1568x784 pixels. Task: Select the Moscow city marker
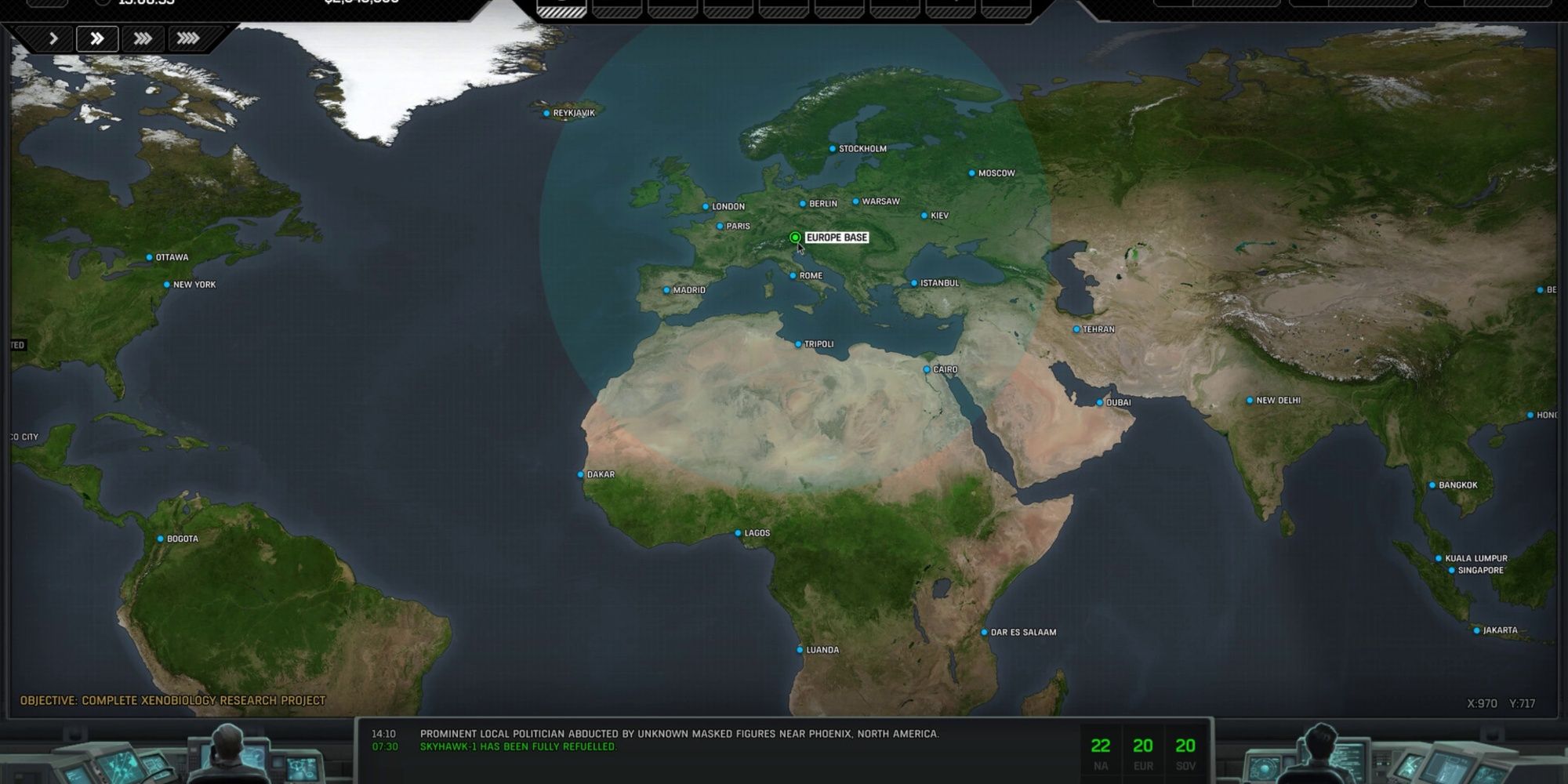pyautogui.click(x=971, y=173)
